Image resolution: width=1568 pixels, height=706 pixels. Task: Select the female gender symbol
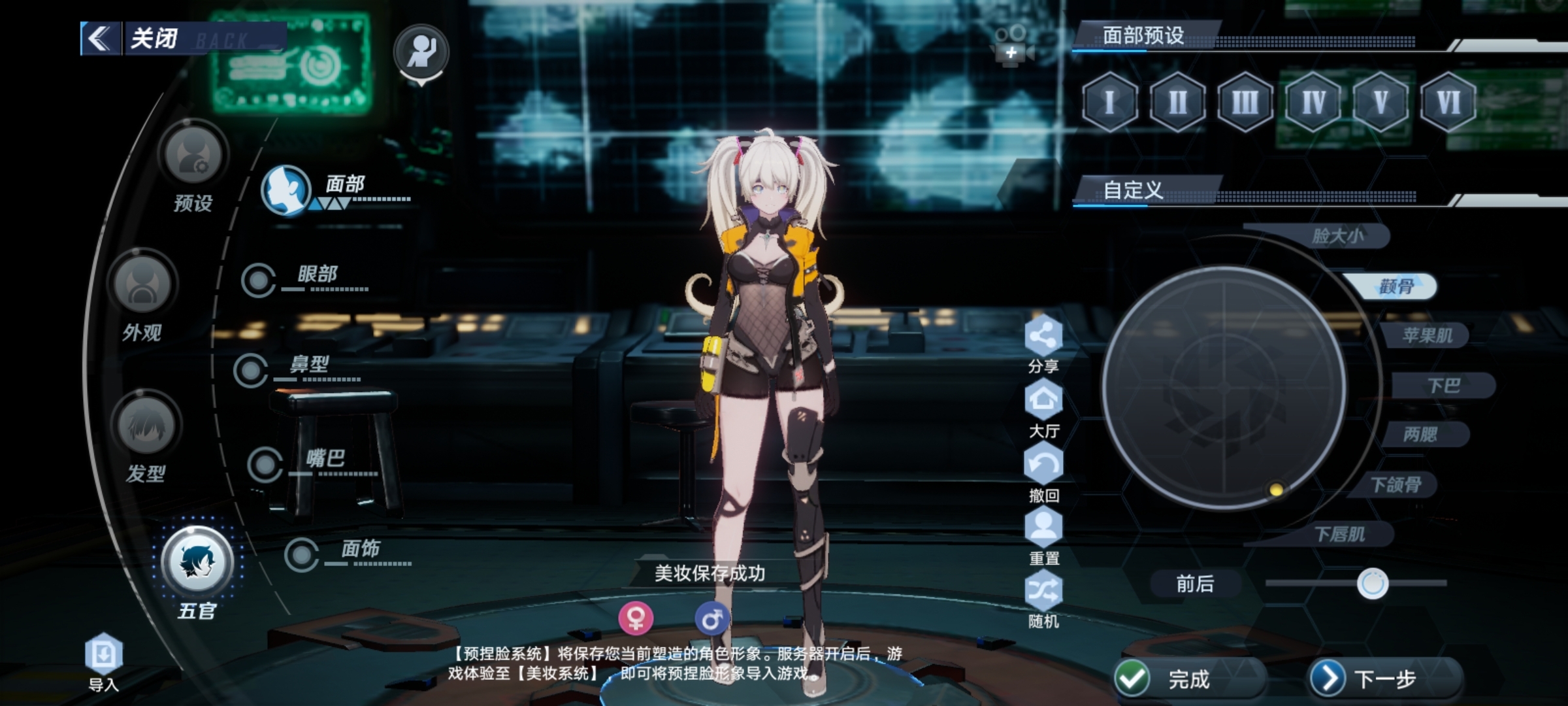(x=636, y=618)
